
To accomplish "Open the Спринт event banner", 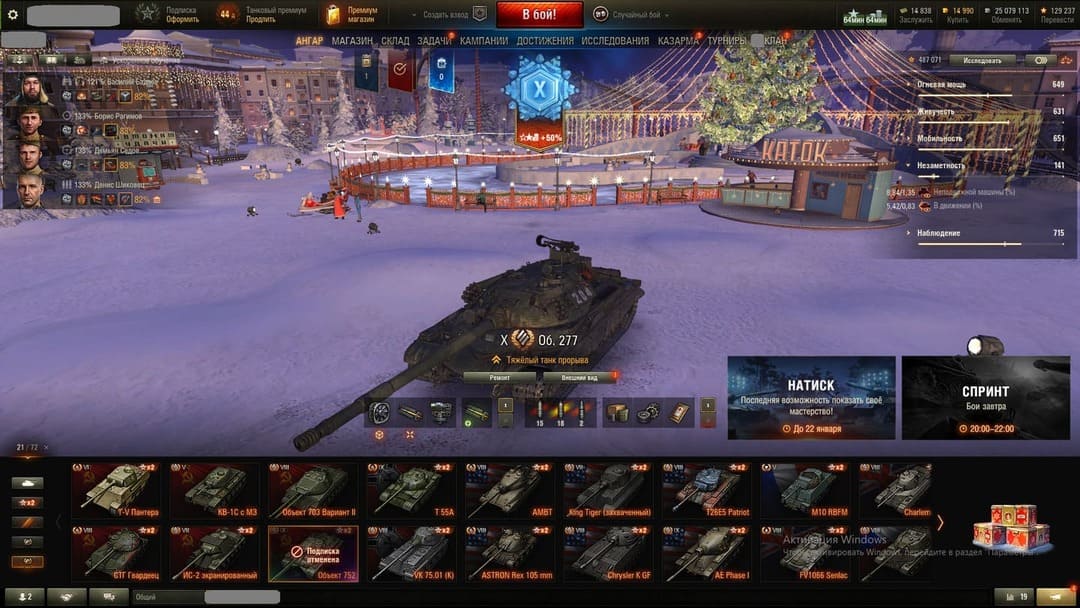I will [985, 398].
